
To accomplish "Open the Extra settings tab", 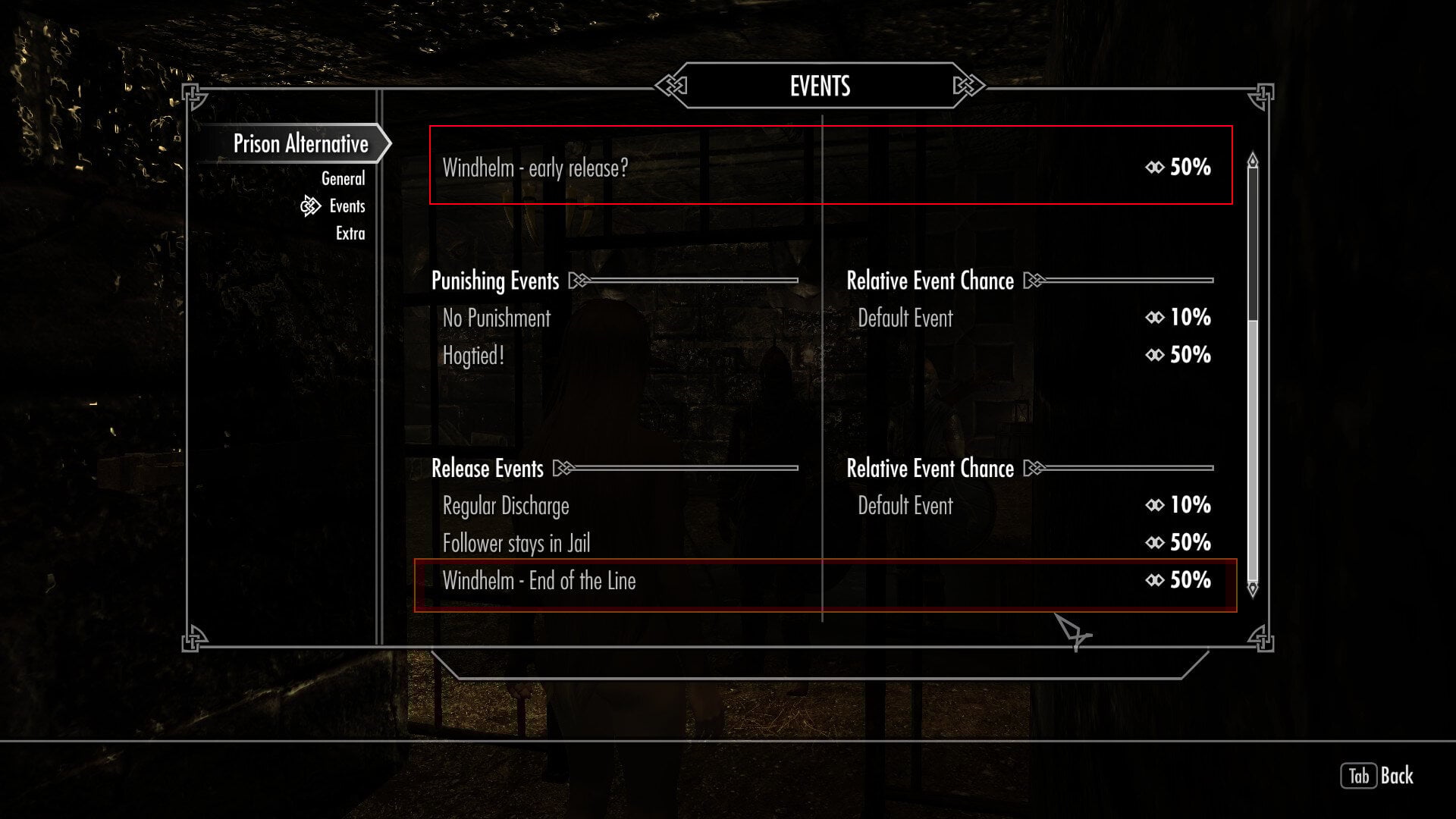I will coord(348,233).
